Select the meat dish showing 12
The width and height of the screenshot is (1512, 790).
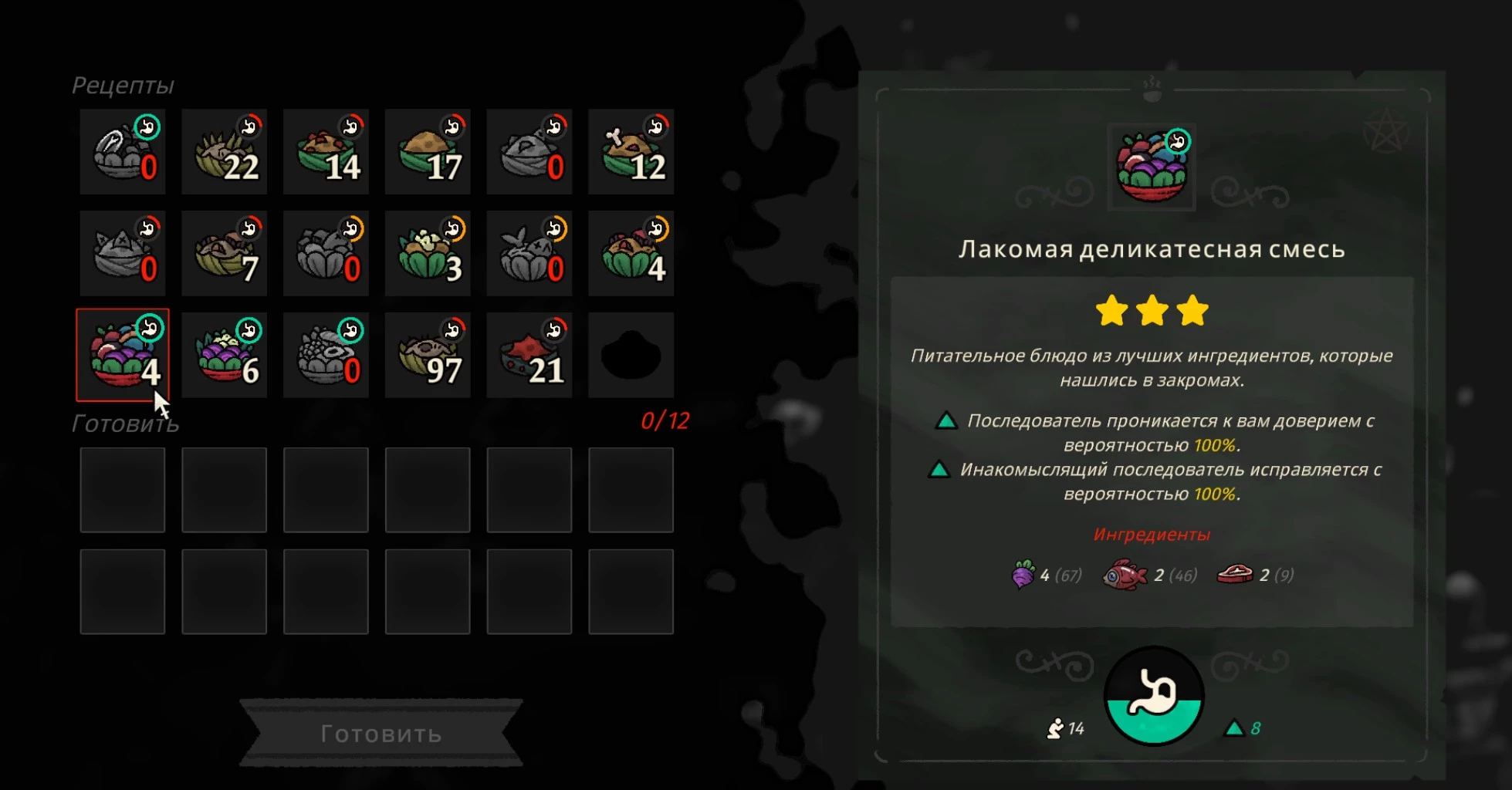631,152
